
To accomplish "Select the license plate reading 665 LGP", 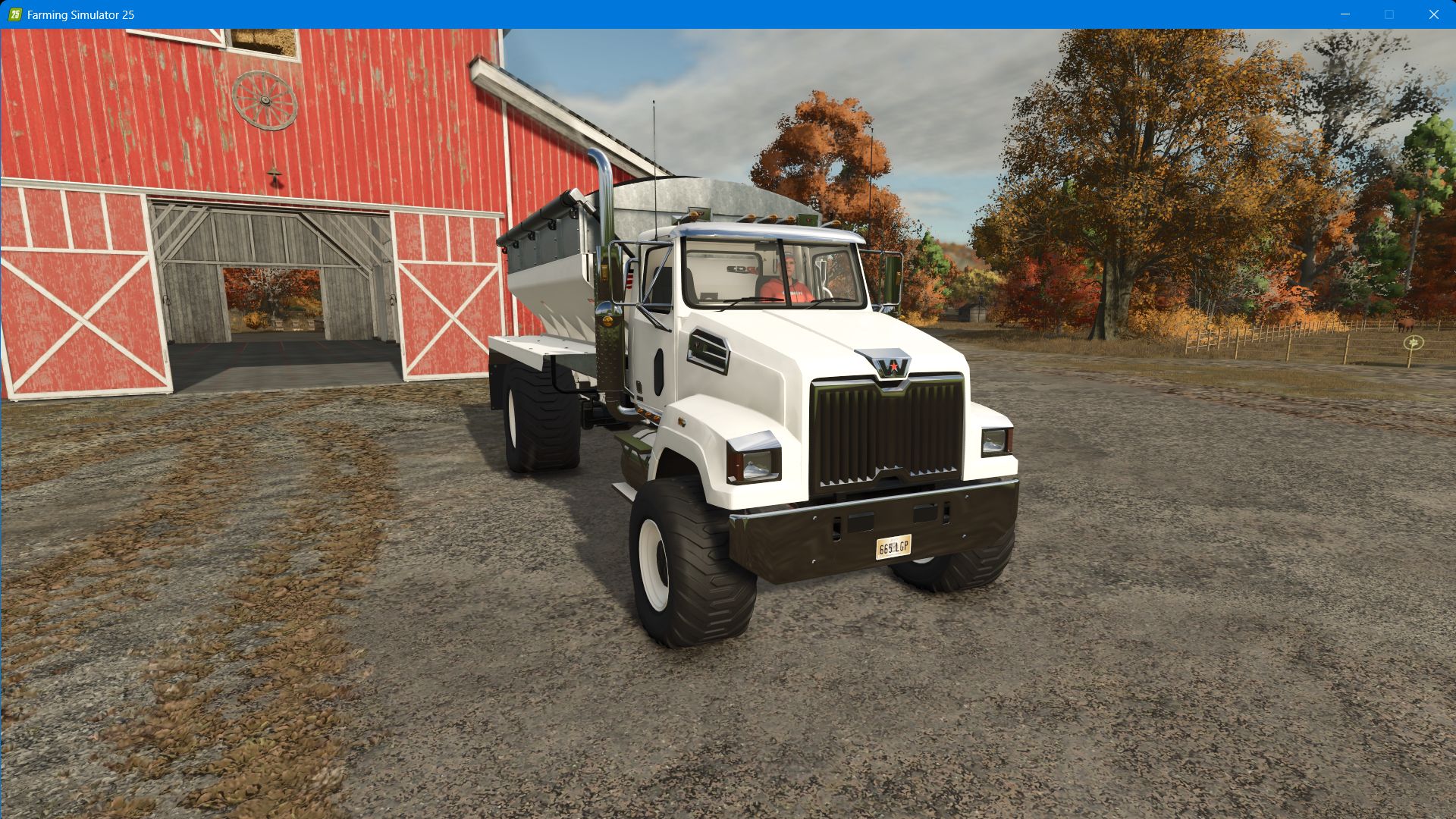I will click(894, 545).
